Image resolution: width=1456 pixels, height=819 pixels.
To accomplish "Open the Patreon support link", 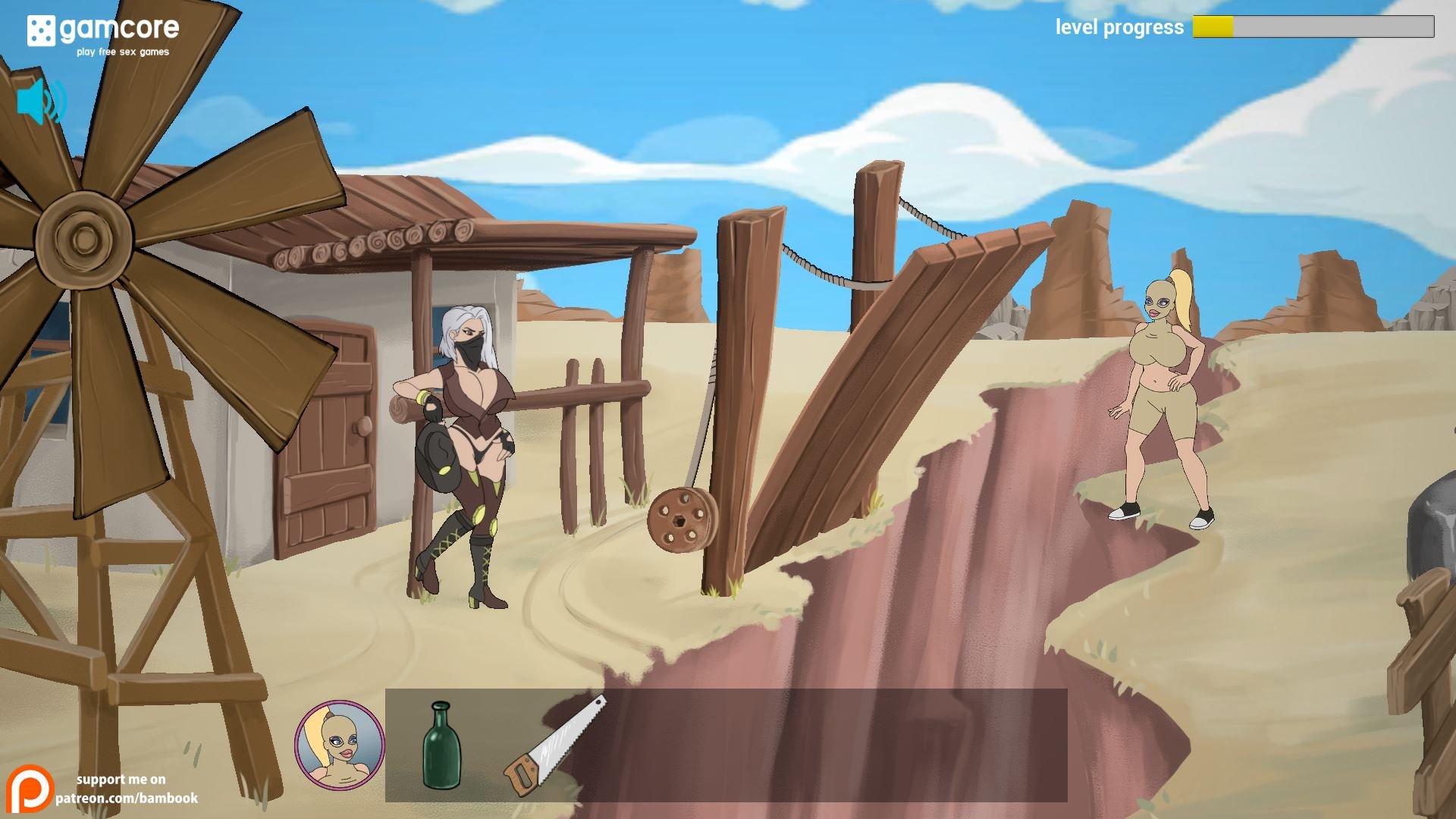I will click(102, 789).
